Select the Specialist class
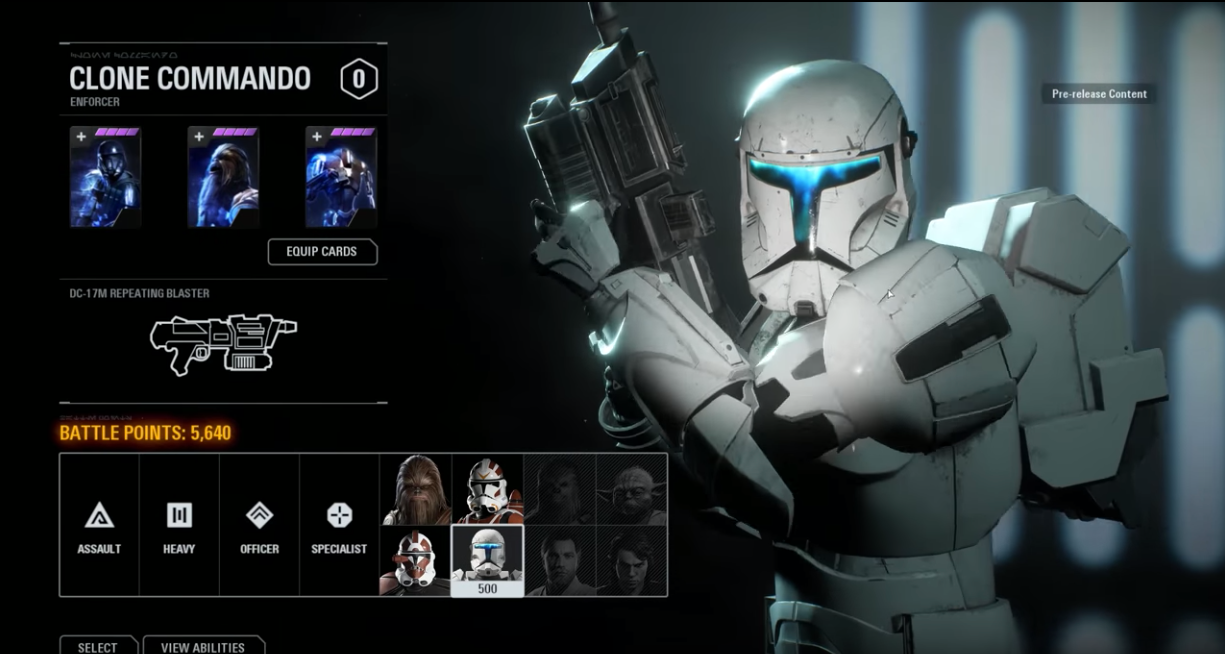The height and width of the screenshot is (654, 1225). coord(339,526)
